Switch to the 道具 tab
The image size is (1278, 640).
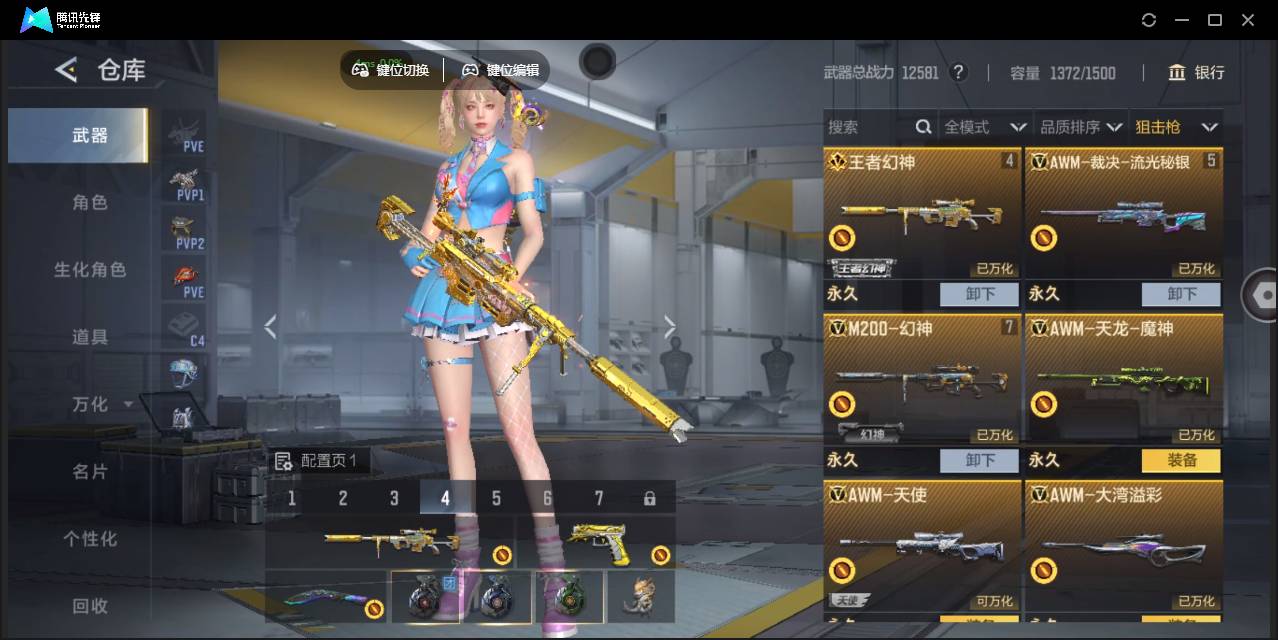click(x=89, y=337)
